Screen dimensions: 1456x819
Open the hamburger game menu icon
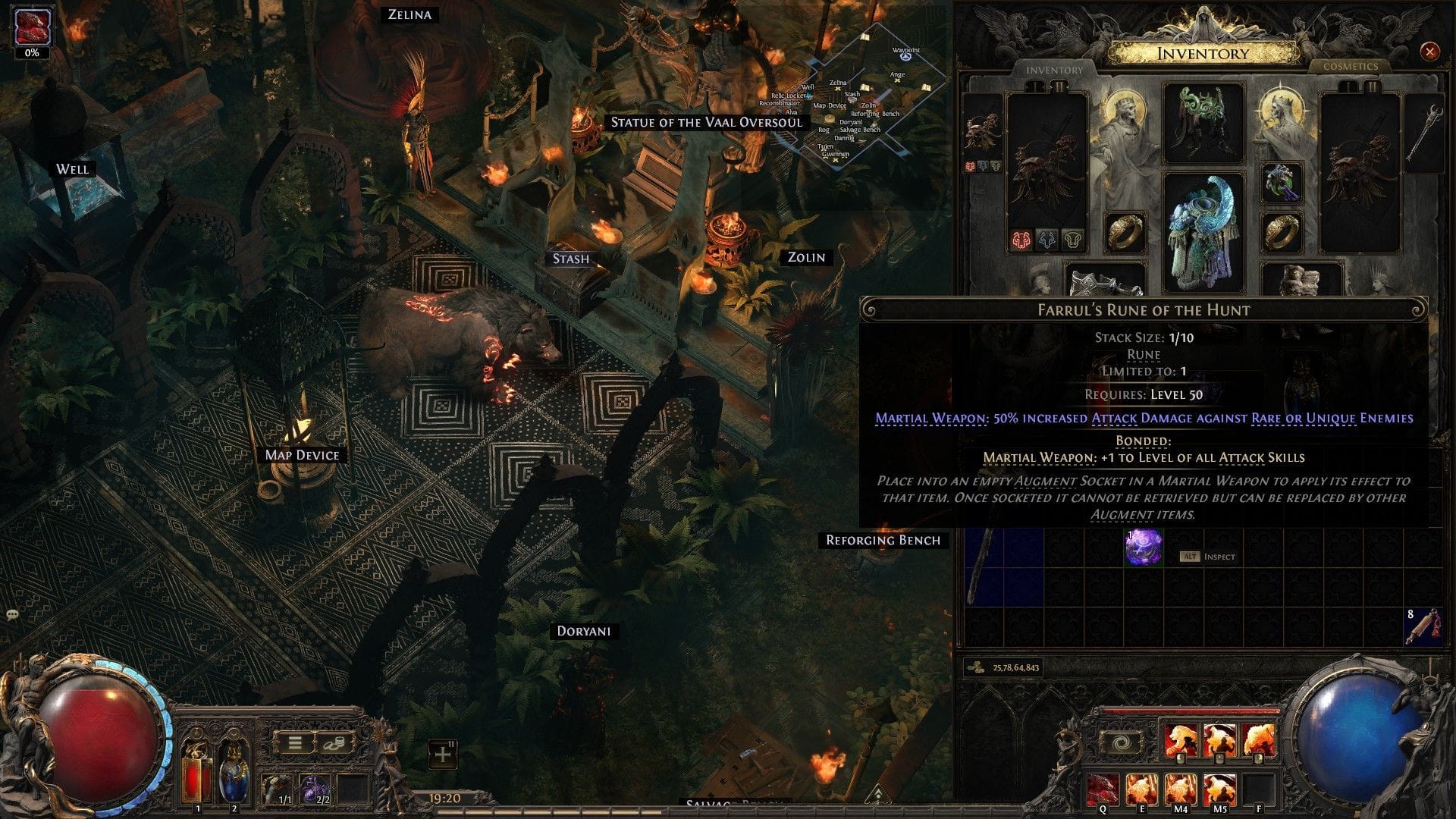coord(294,742)
